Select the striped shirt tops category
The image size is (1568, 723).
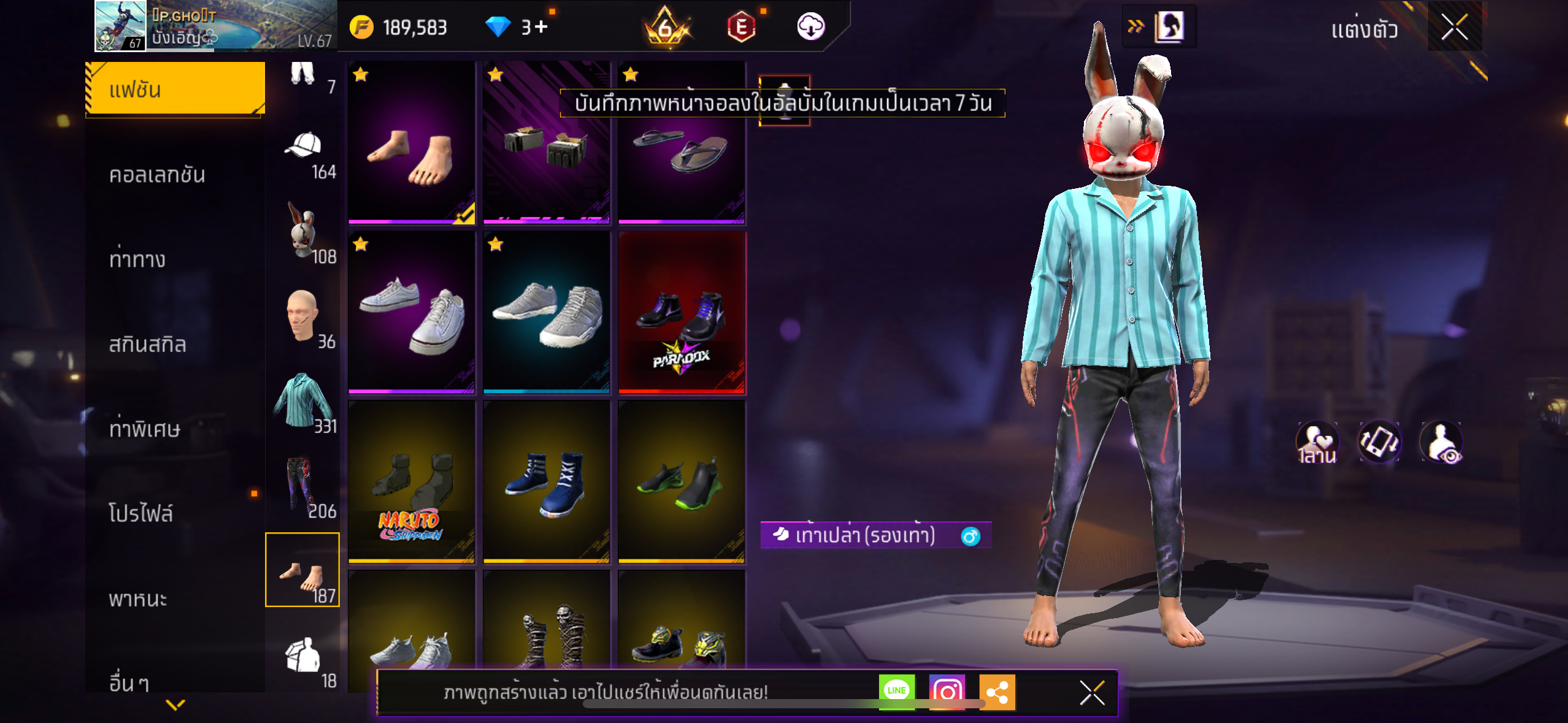click(x=303, y=402)
